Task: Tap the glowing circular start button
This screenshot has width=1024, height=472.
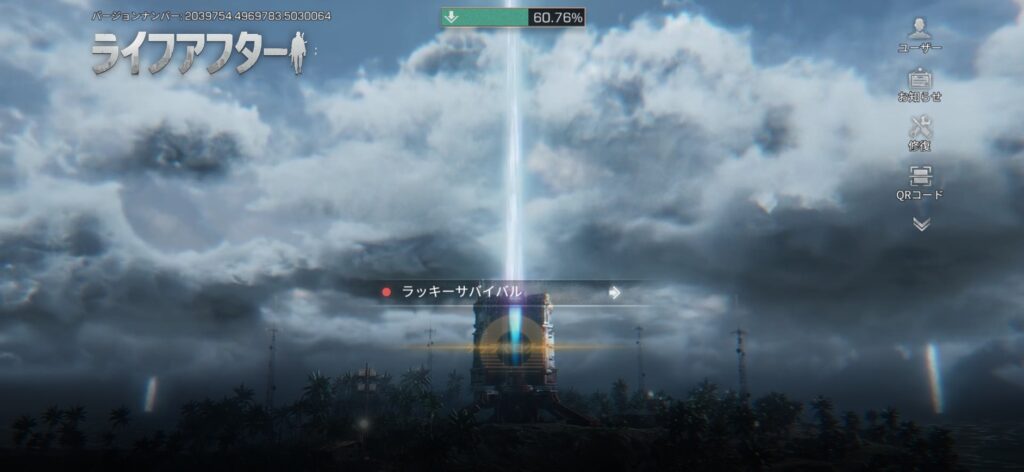Action: click(x=510, y=348)
